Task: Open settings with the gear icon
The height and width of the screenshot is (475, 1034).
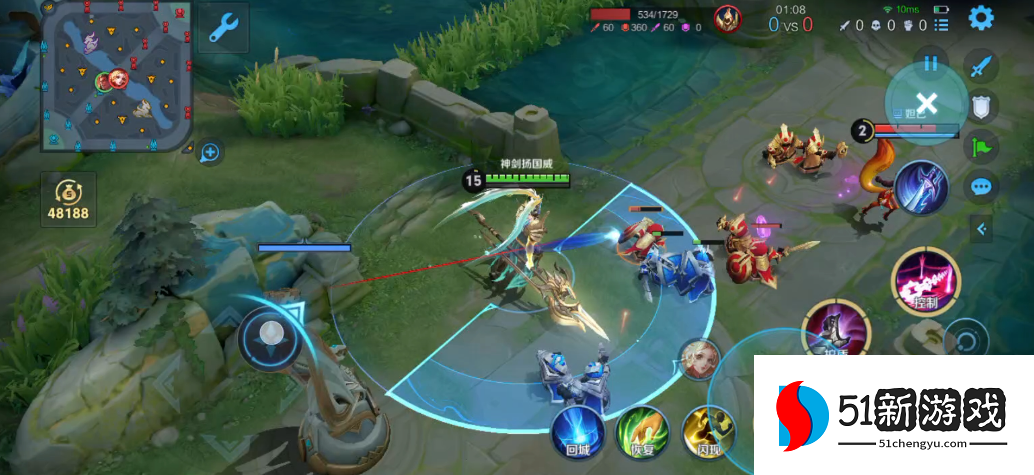Action: 981,17
